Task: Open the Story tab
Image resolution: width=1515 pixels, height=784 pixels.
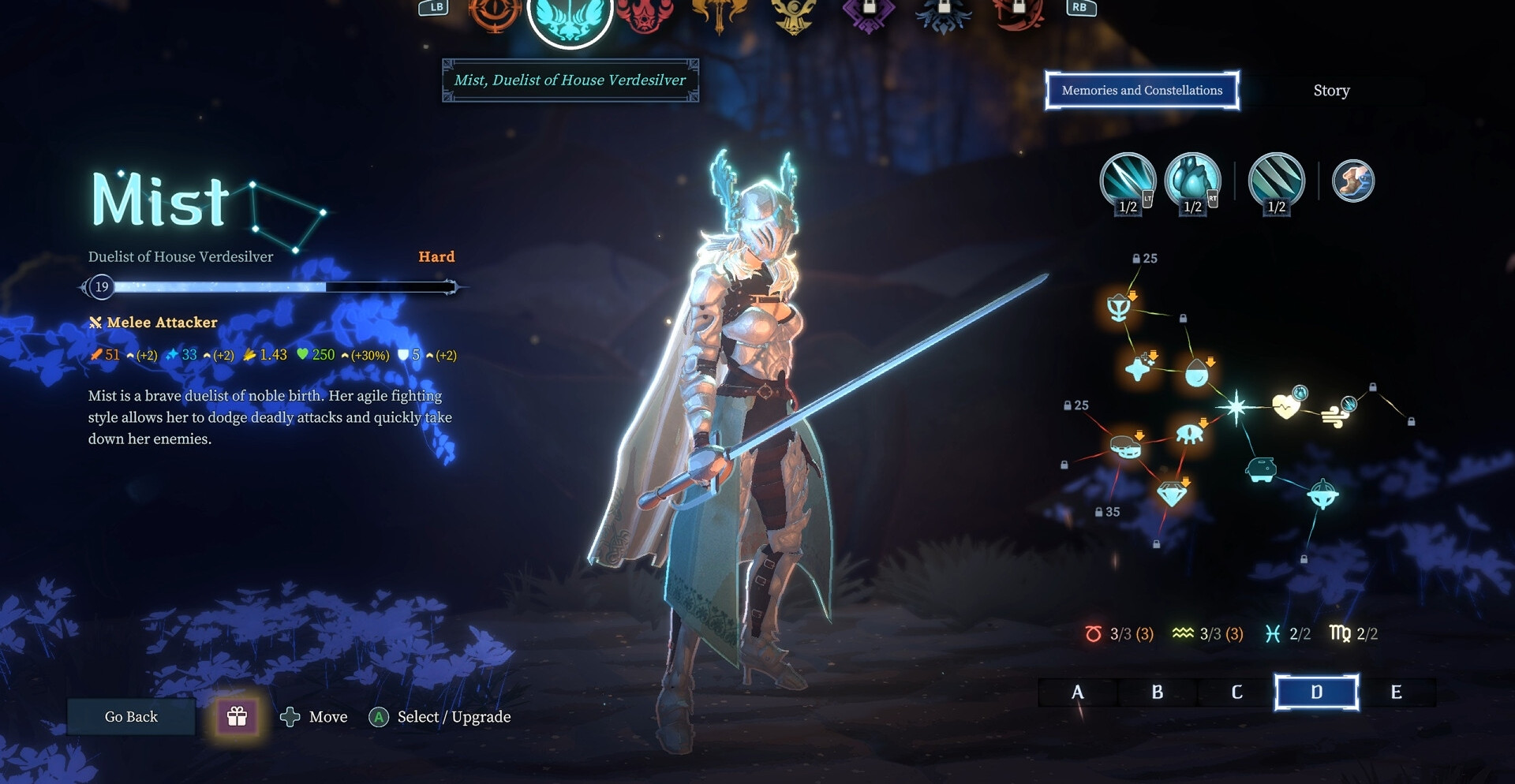Action: pos(1331,91)
